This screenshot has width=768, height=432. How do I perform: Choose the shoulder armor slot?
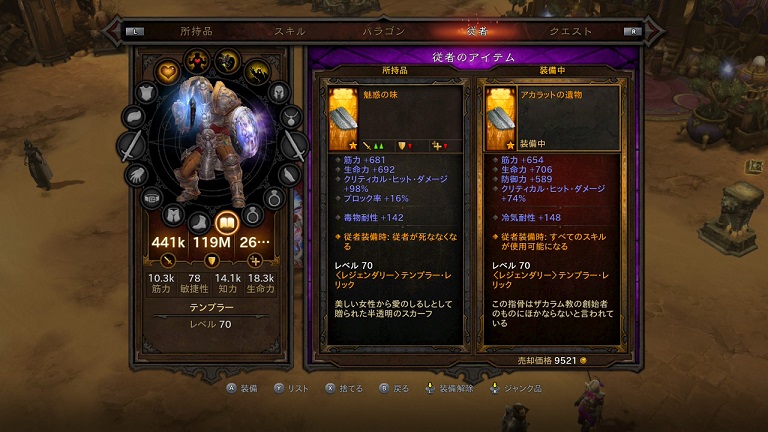coord(146,91)
